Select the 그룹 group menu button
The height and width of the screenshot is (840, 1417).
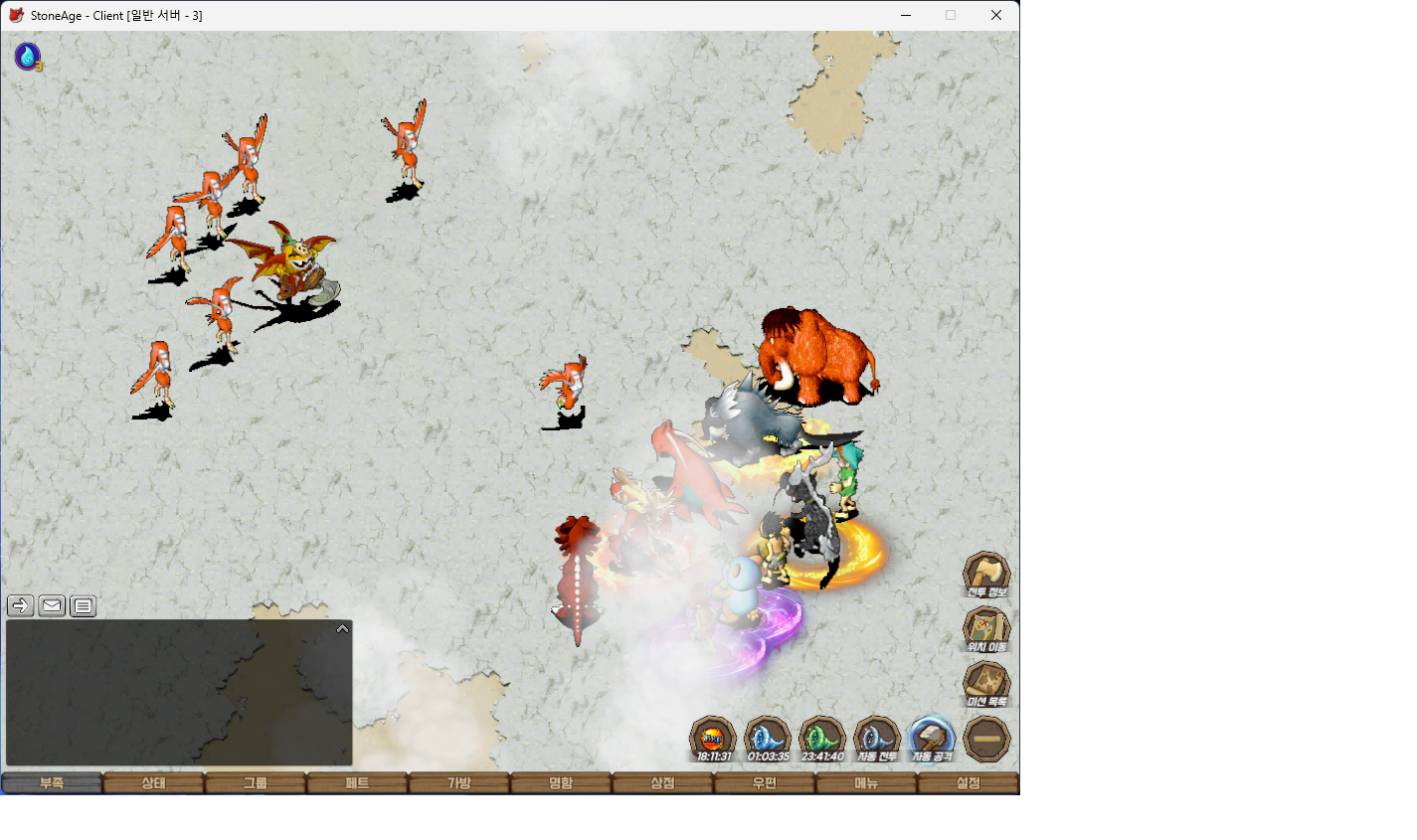point(256,783)
